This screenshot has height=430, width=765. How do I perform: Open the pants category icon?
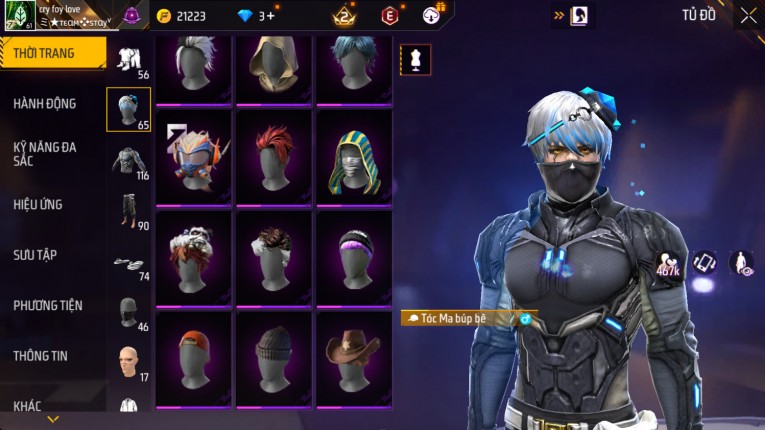pyautogui.click(x=128, y=208)
